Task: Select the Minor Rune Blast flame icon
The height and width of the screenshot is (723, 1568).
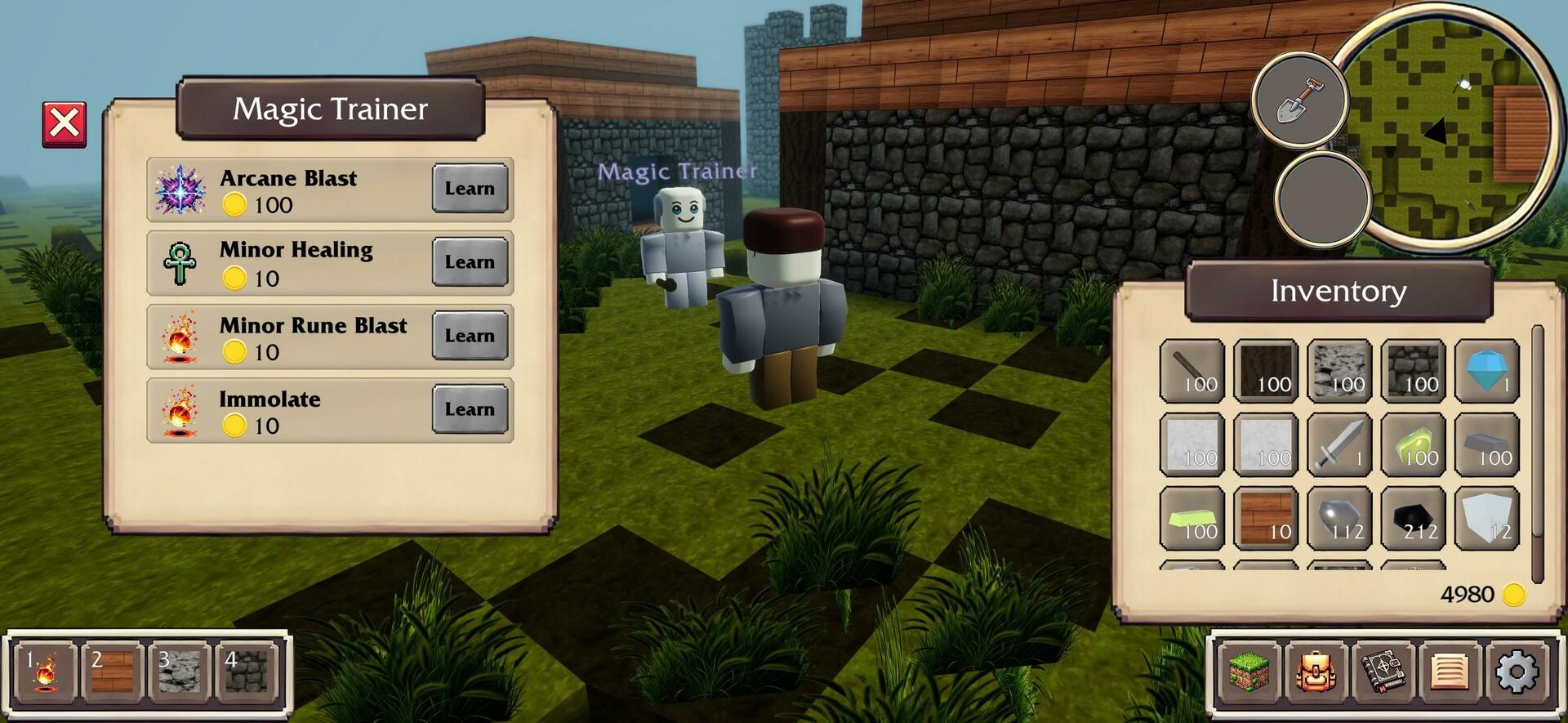Action: 180,337
